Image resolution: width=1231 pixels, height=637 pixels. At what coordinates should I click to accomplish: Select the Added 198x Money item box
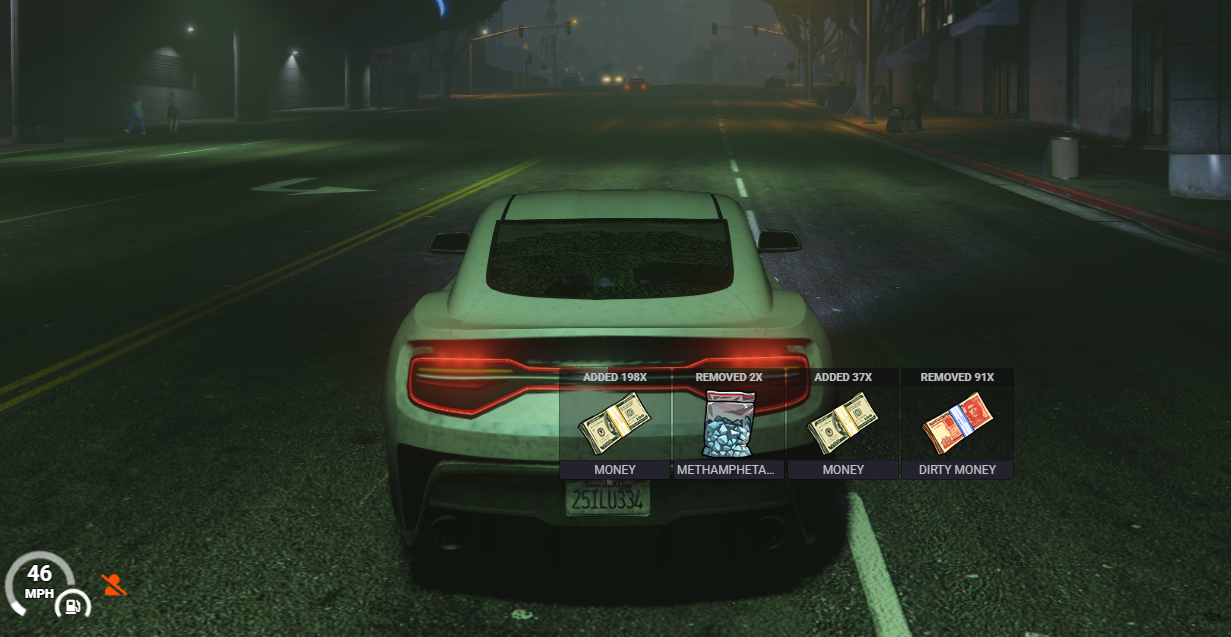615,424
